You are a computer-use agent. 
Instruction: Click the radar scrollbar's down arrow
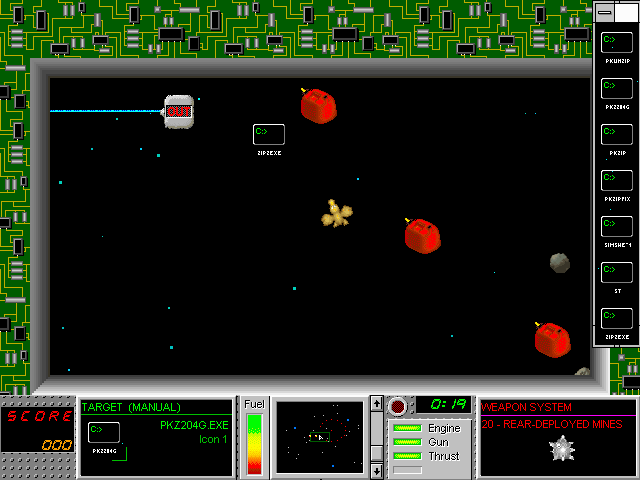tap(376, 470)
